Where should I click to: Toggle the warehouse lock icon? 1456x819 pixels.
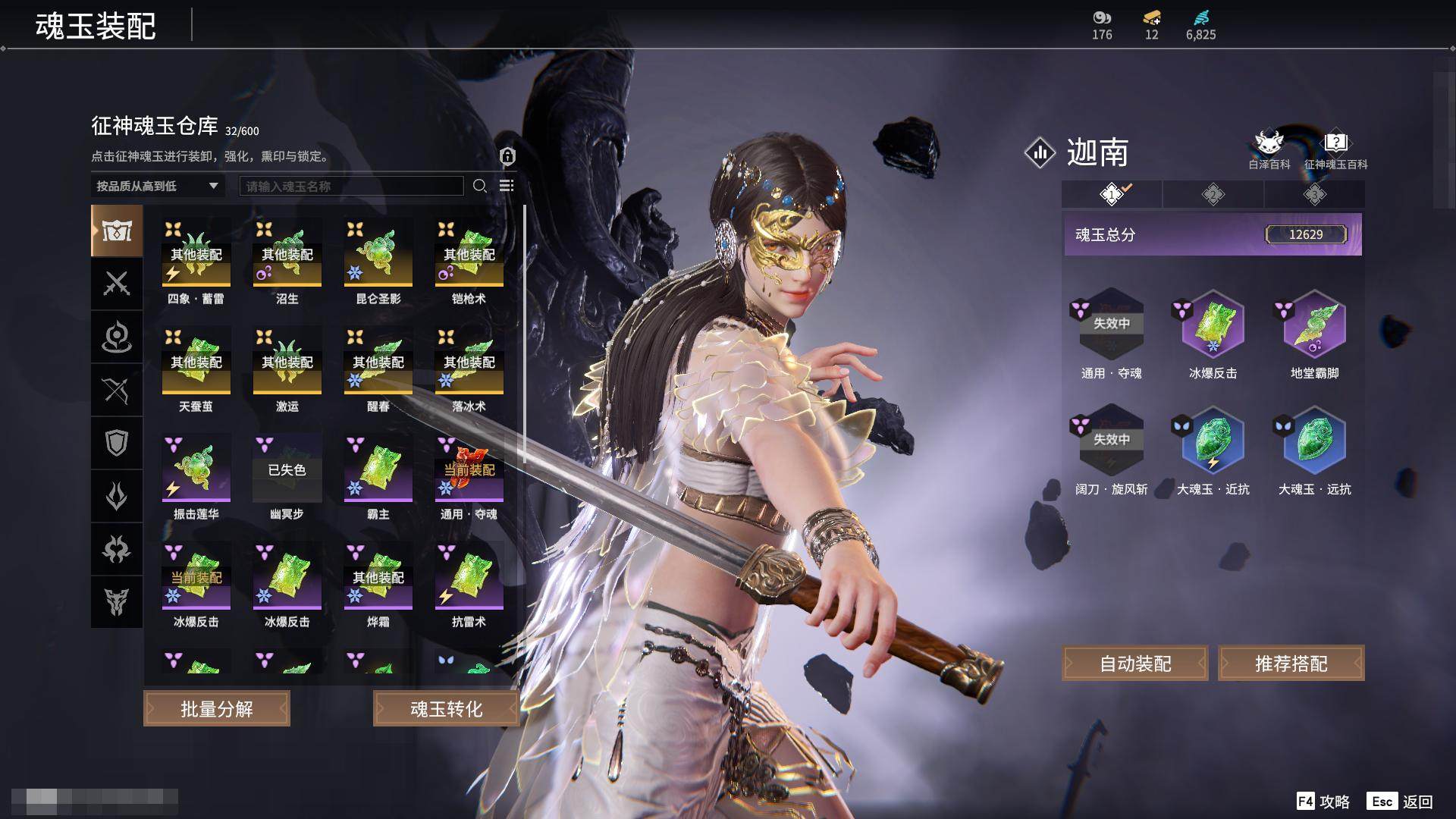point(507,156)
